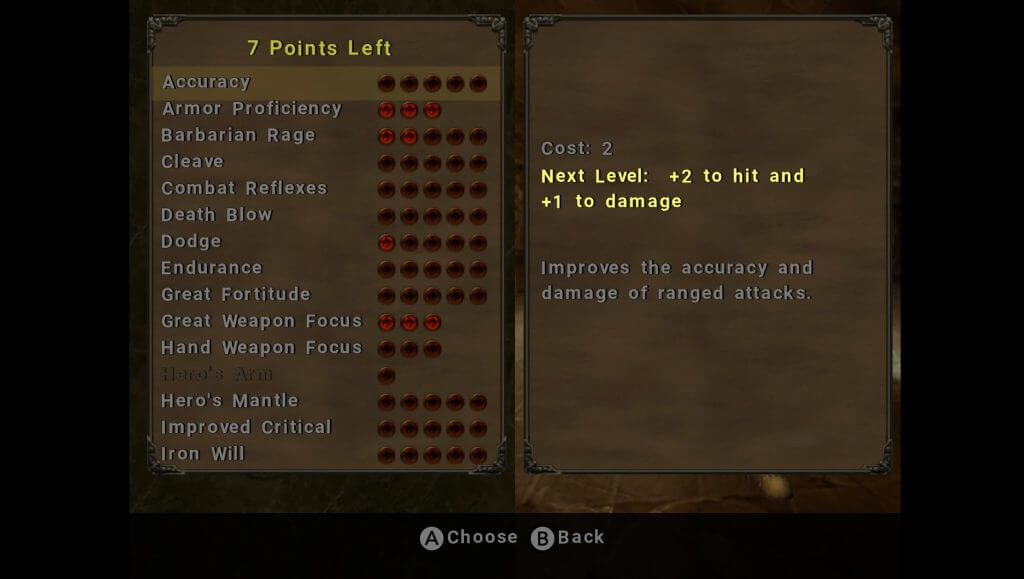This screenshot has width=1024, height=579.
Task: Select the Hand Weapon Focus feat
Action: pyautogui.click(x=262, y=347)
